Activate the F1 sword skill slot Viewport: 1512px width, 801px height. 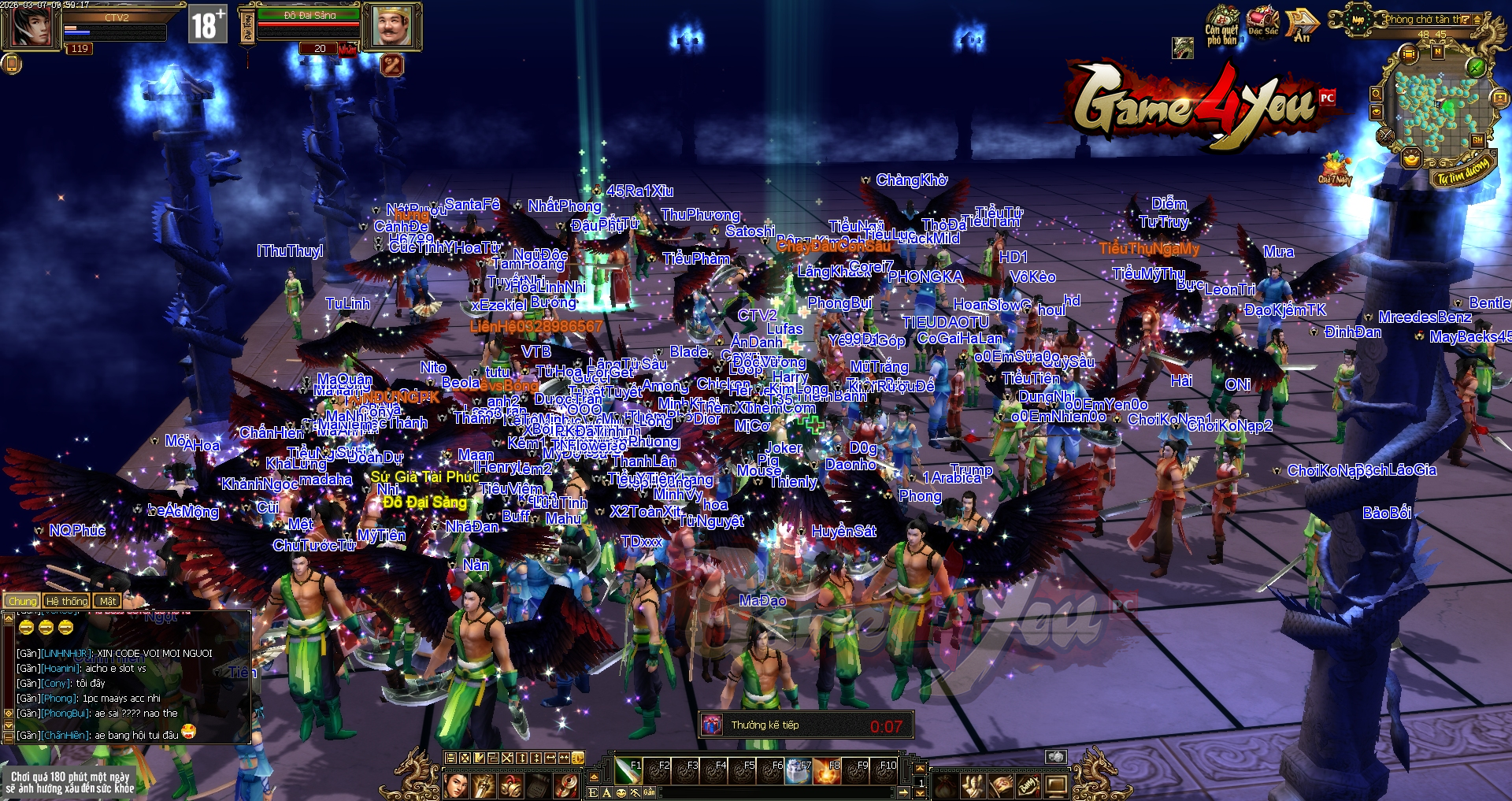point(629,771)
